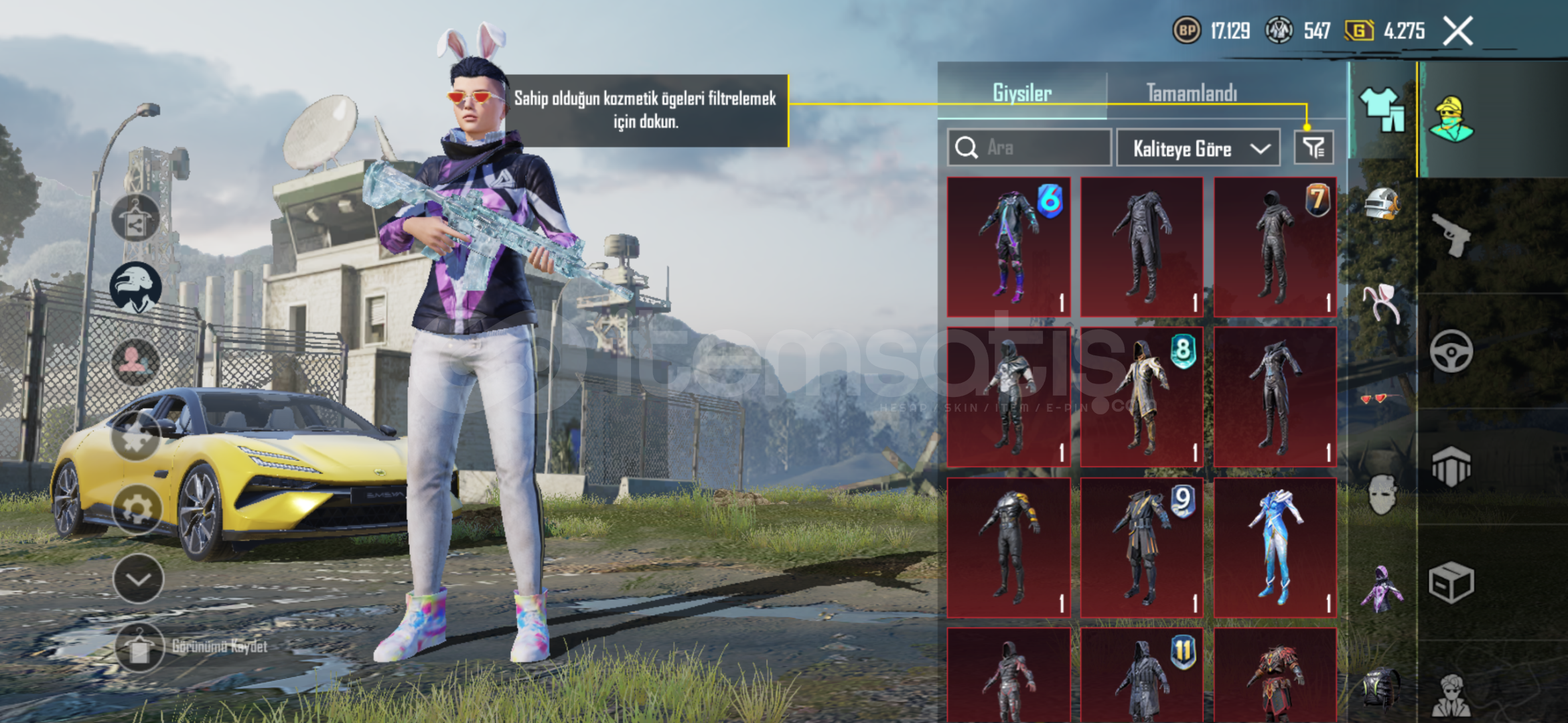Viewport: 1568px width, 723px height.
Task: Switch to the Giysiler tab
Action: tap(1021, 93)
